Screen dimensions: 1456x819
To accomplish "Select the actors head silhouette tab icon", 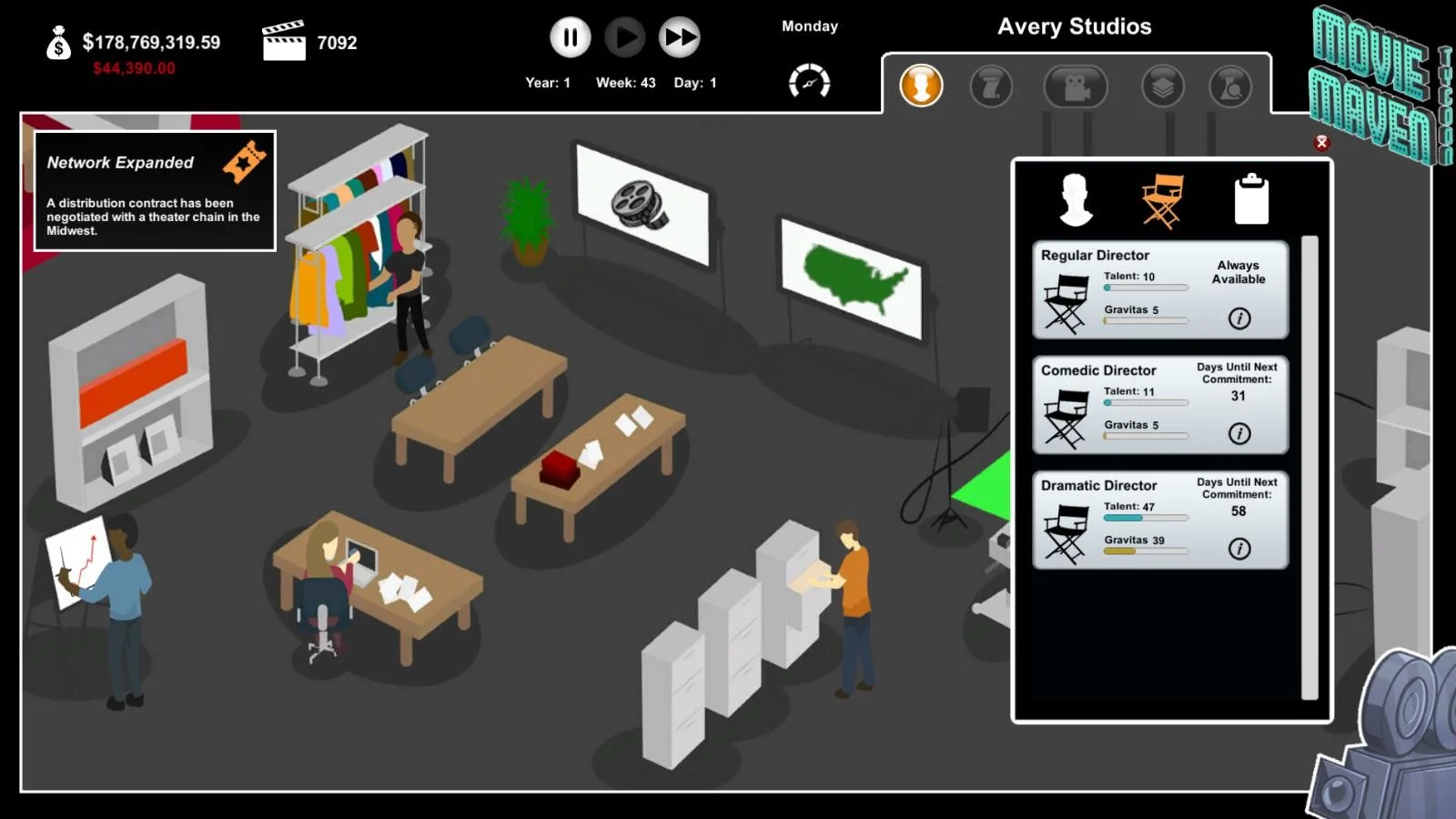I will point(1077,198).
